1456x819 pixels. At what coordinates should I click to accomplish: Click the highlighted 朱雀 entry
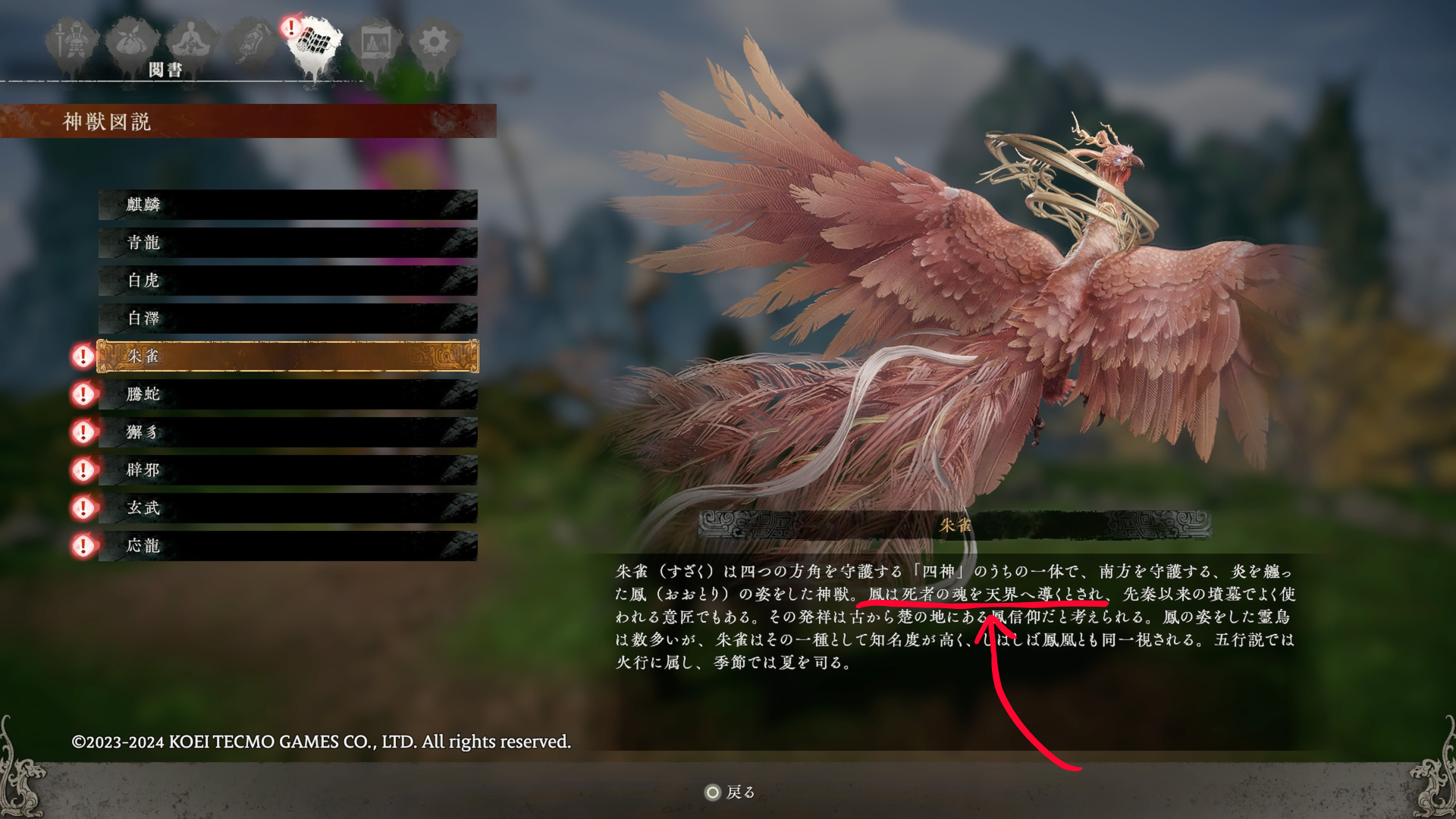tap(287, 356)
